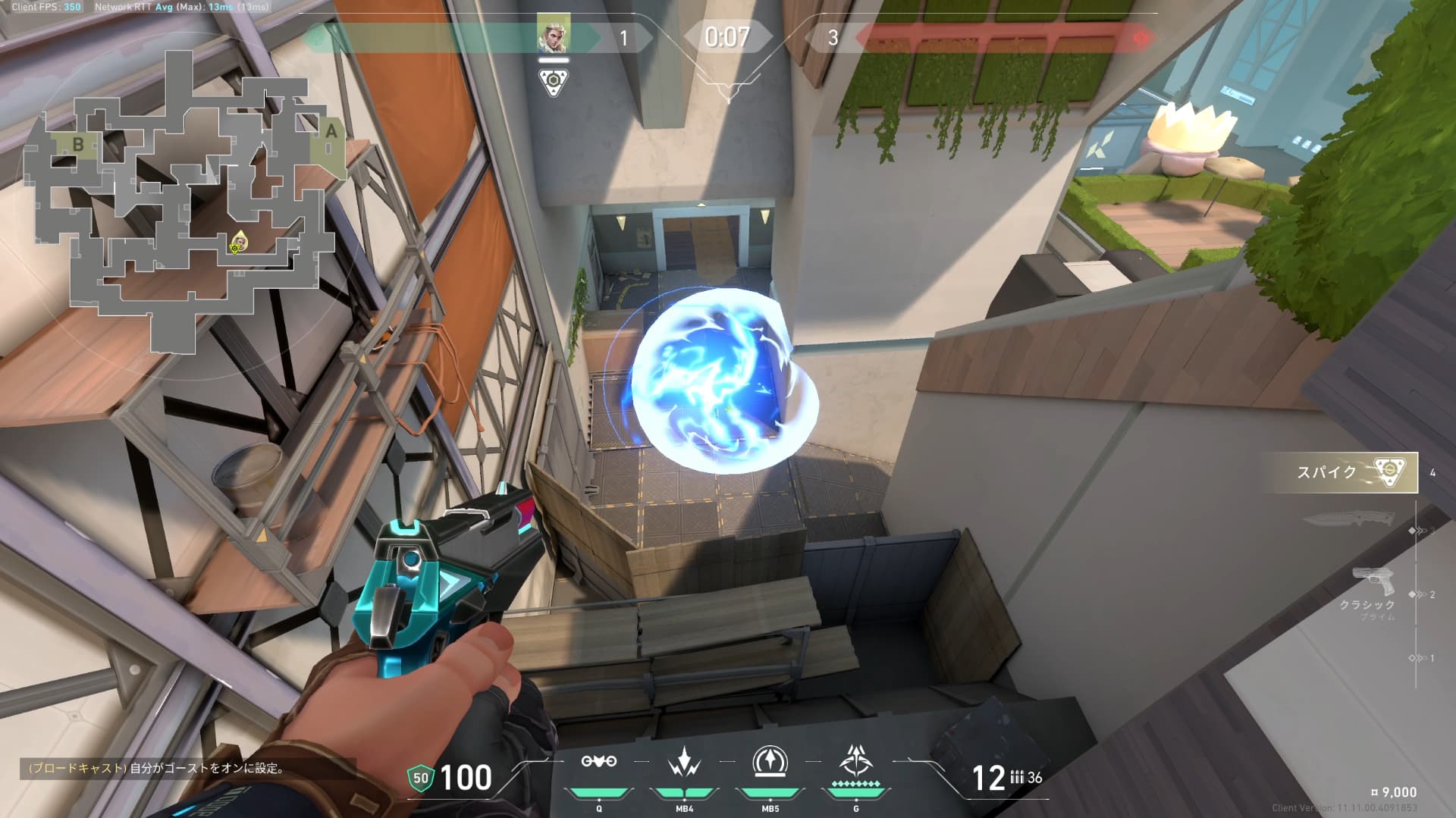Click the player position marker on the minimap

click(x=239, y=243)
